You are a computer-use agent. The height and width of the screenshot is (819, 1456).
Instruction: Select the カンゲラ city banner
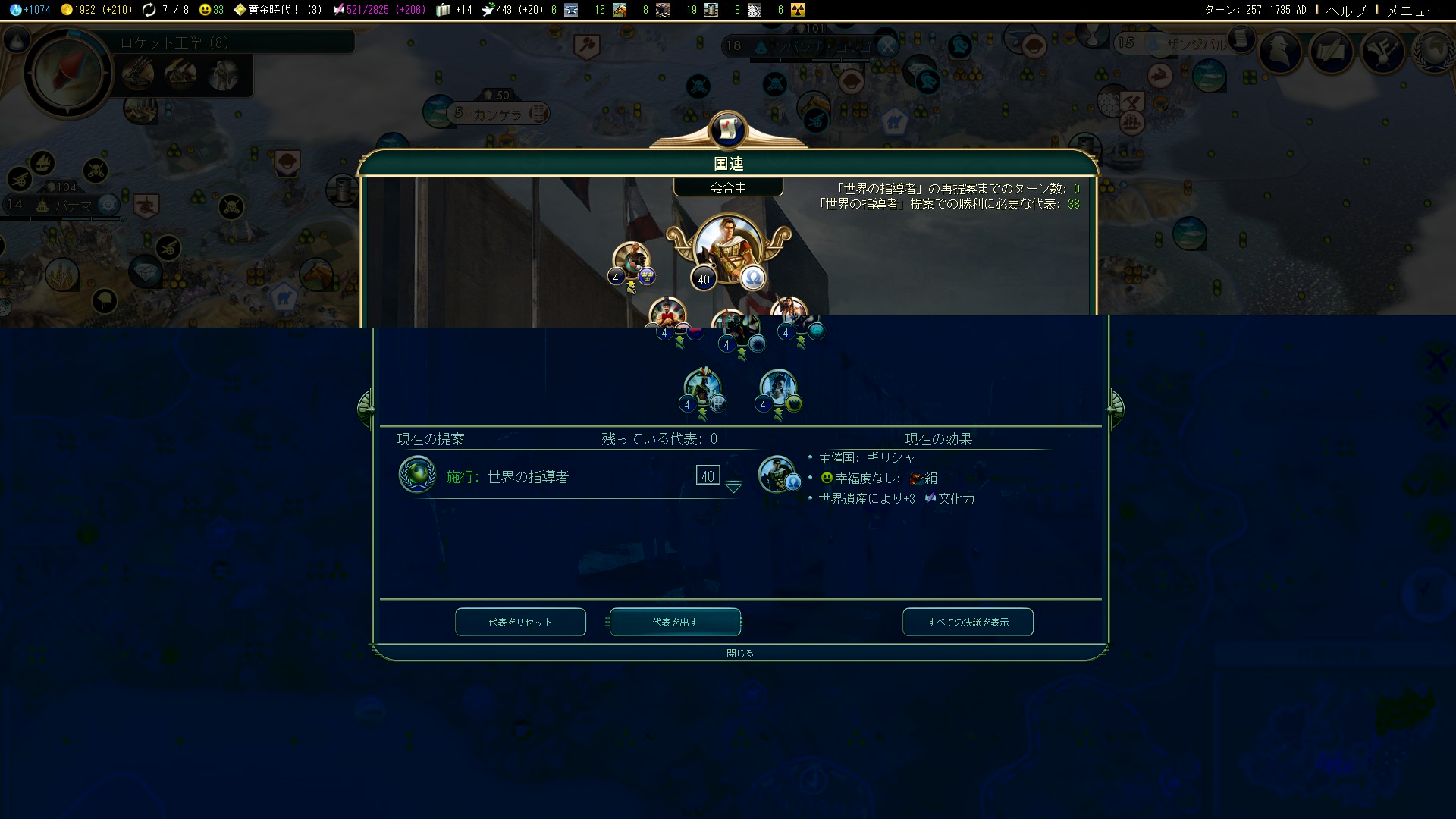[497, 115]
